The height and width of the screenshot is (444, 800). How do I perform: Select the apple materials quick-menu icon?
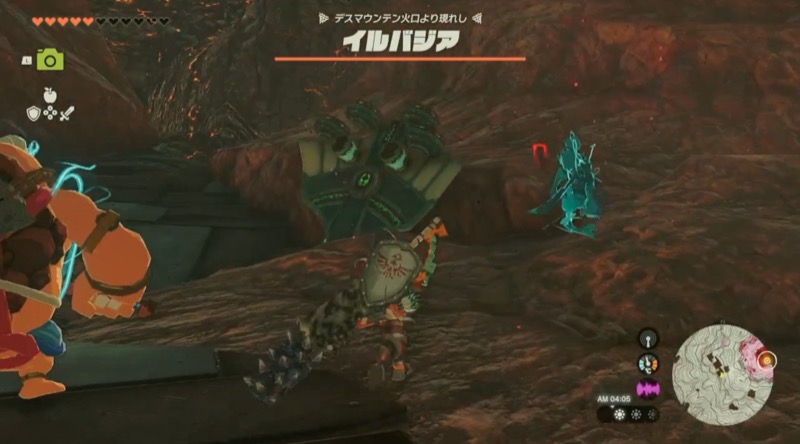point(50,99)
